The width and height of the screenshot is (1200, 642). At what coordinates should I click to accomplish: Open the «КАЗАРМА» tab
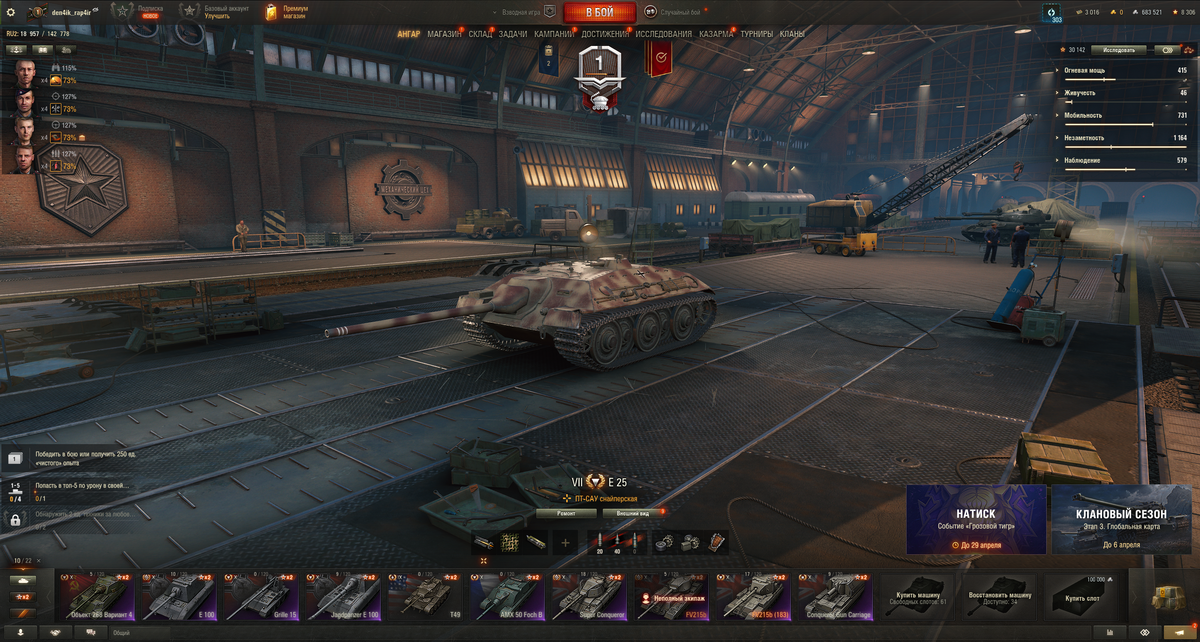tap(716, 34)
